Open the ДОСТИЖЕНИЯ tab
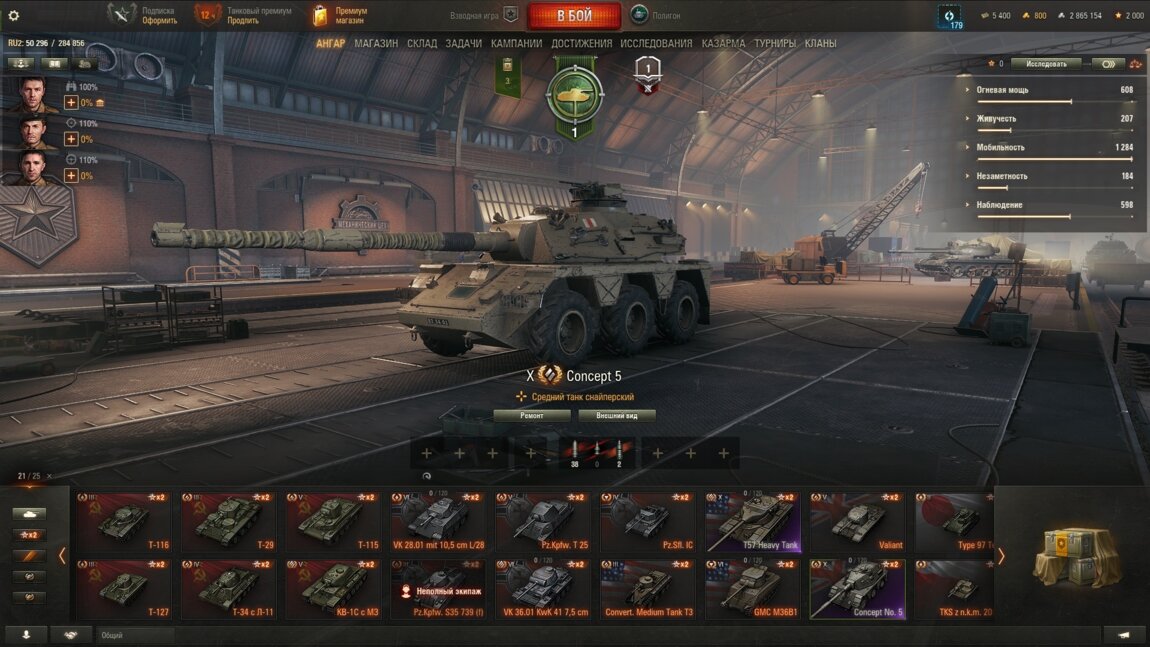1150x647 pixels. click(x=581, y=44)
